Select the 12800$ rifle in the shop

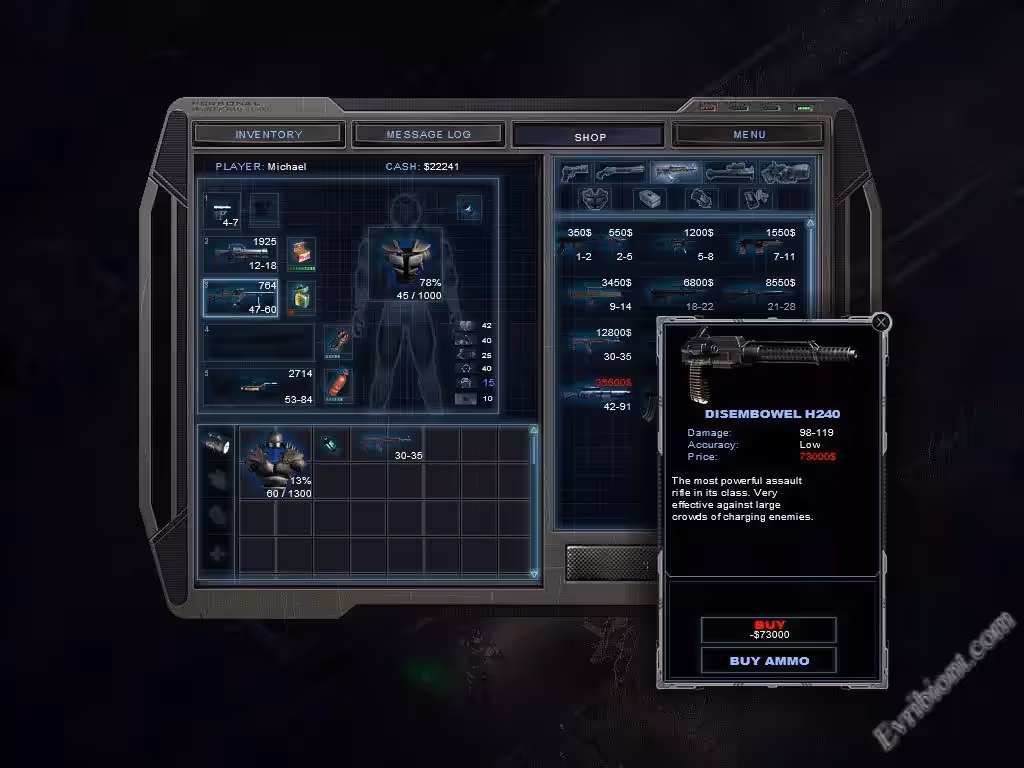pyautogui.click(x=600, y=343)
